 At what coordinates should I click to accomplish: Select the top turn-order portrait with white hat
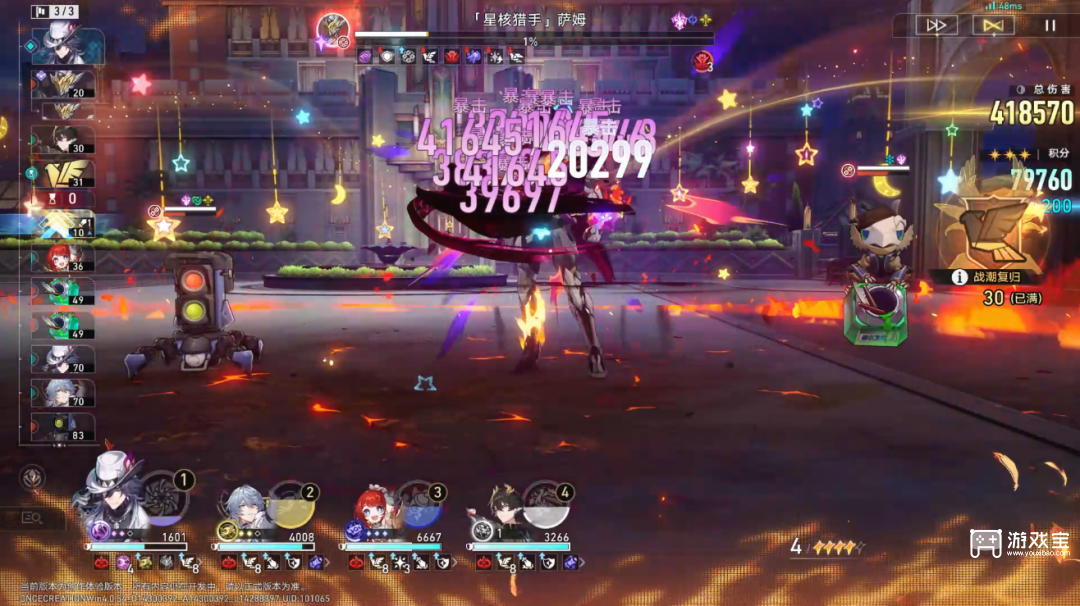67,46
